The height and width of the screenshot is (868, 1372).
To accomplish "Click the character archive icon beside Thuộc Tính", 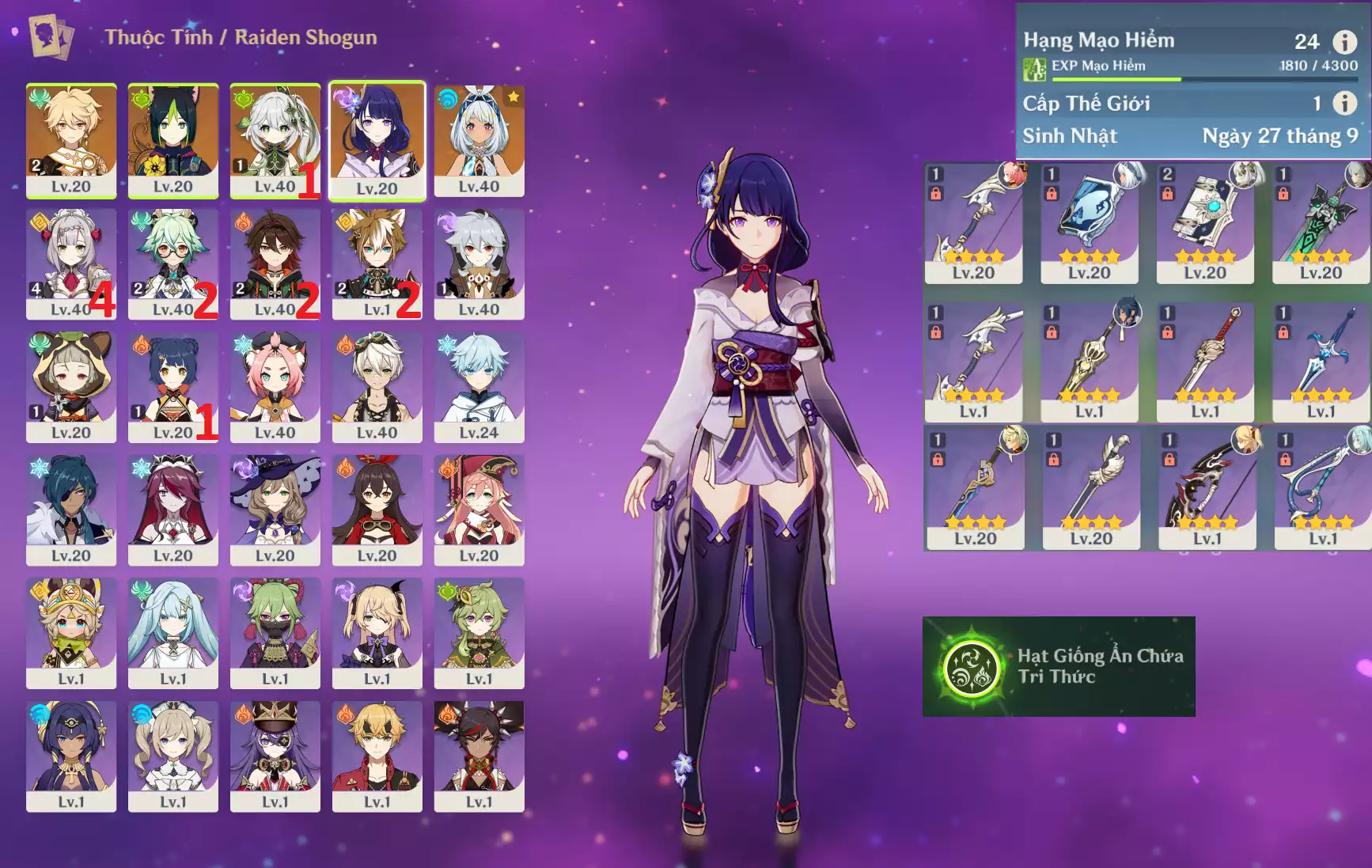I will [51, 36].
